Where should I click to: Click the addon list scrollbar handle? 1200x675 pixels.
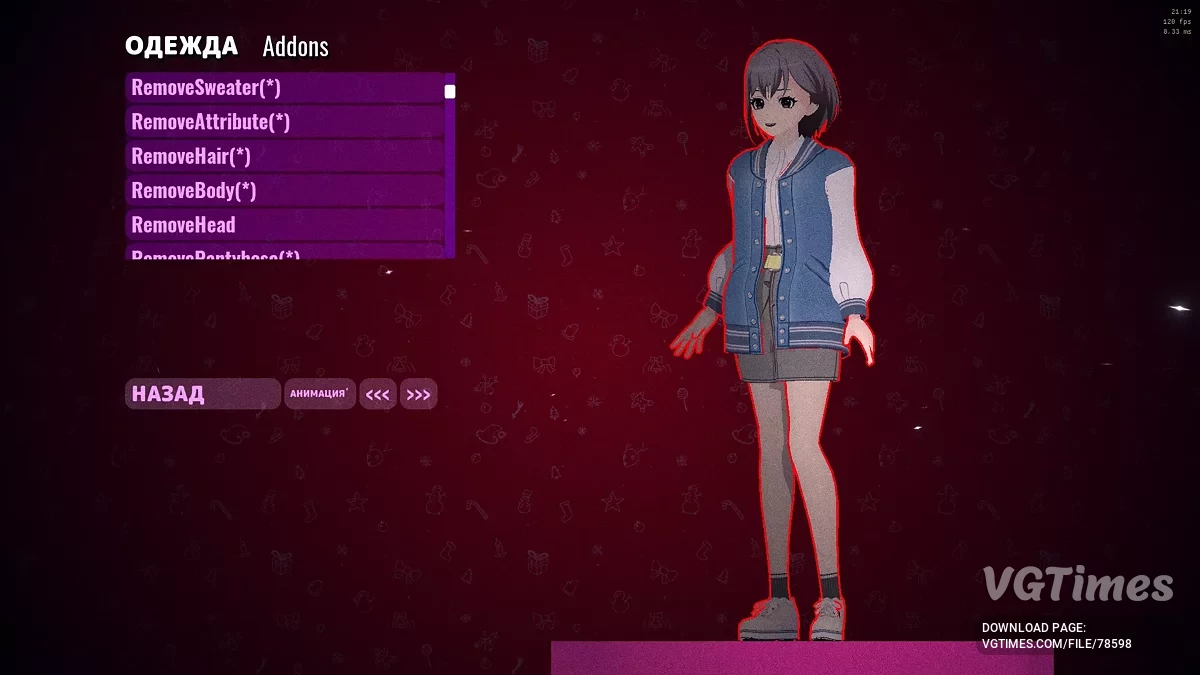(450, 92)
